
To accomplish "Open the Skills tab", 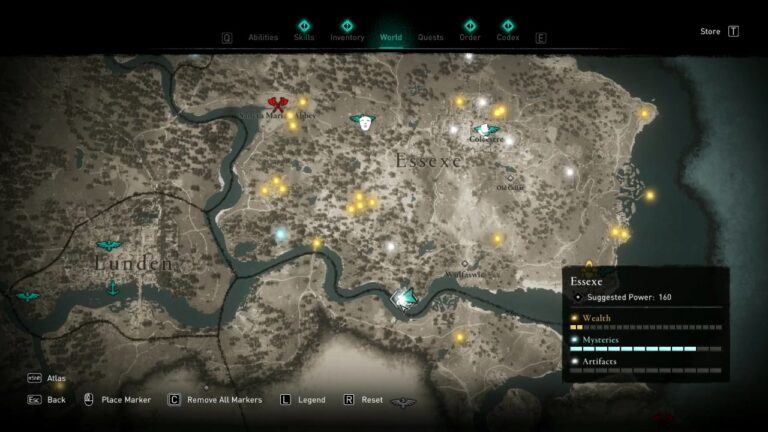I will (304, 37).
